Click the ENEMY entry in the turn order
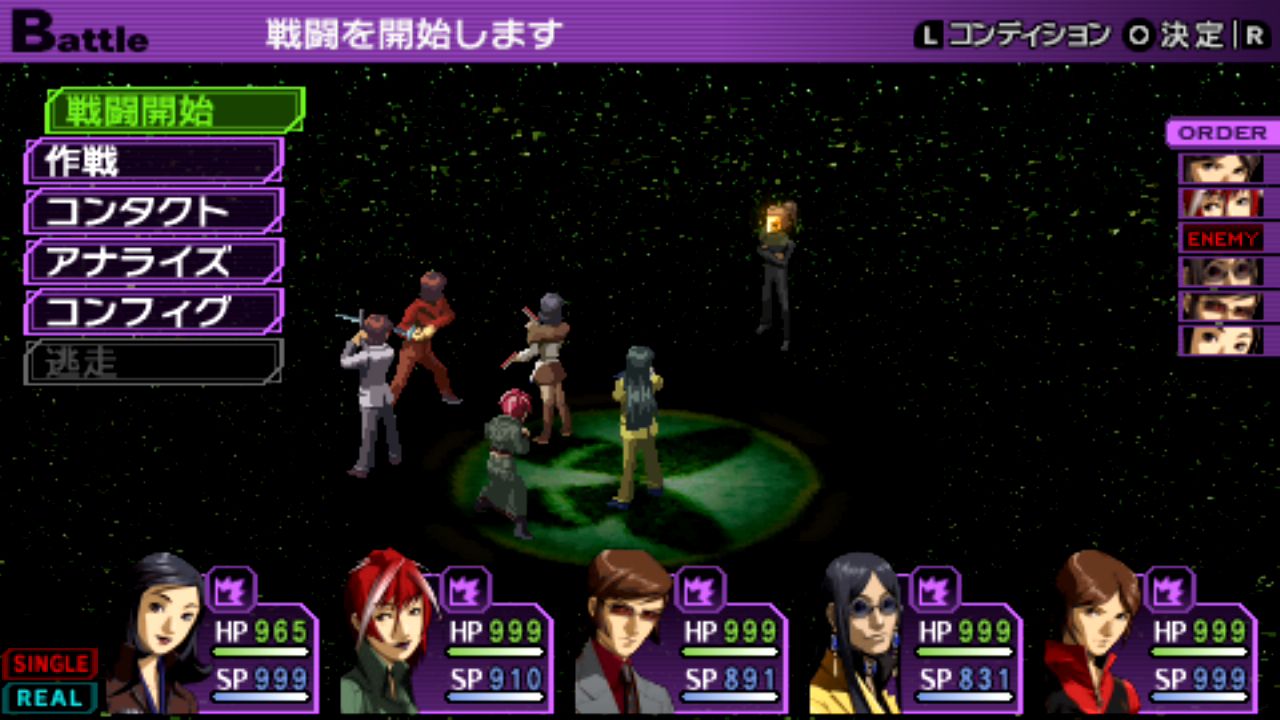This screenshot has height=720, width=1280. pyautogui.click(x=1222, y=239)
